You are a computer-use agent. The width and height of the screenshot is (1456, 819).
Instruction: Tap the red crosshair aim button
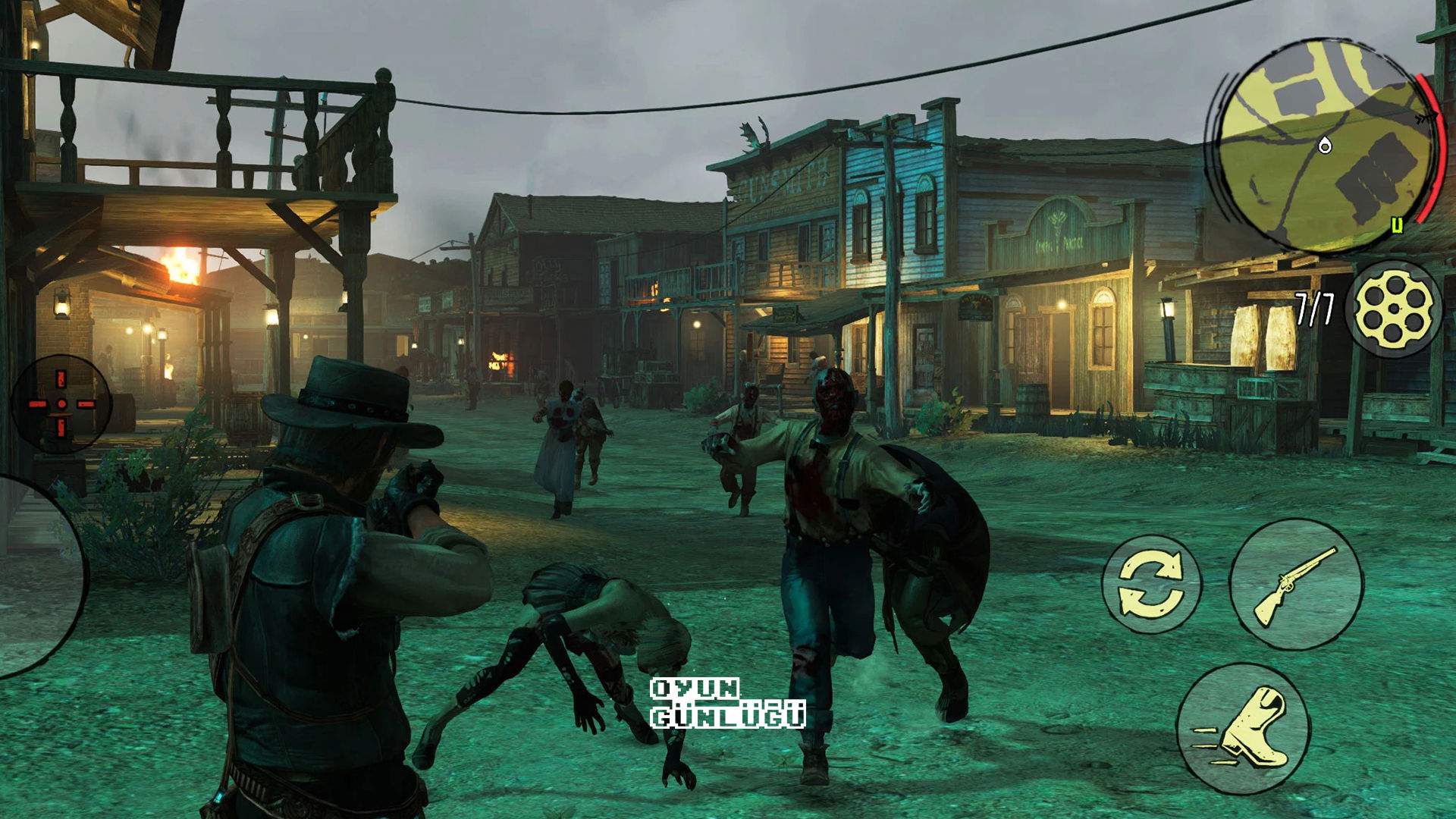pyautogui.click(x=61, y=403)
